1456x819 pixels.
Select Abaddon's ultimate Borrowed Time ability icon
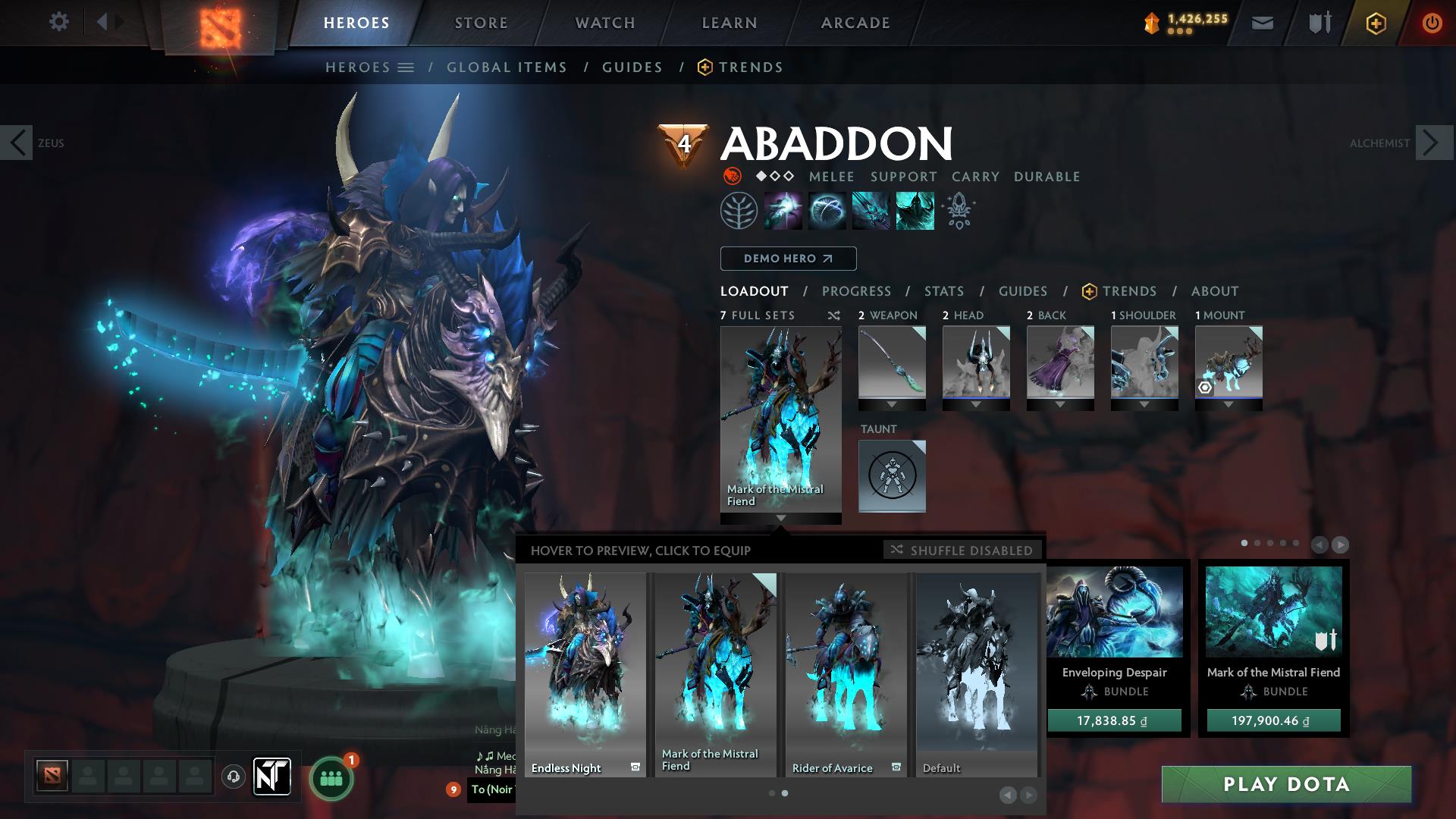point(913,210)
